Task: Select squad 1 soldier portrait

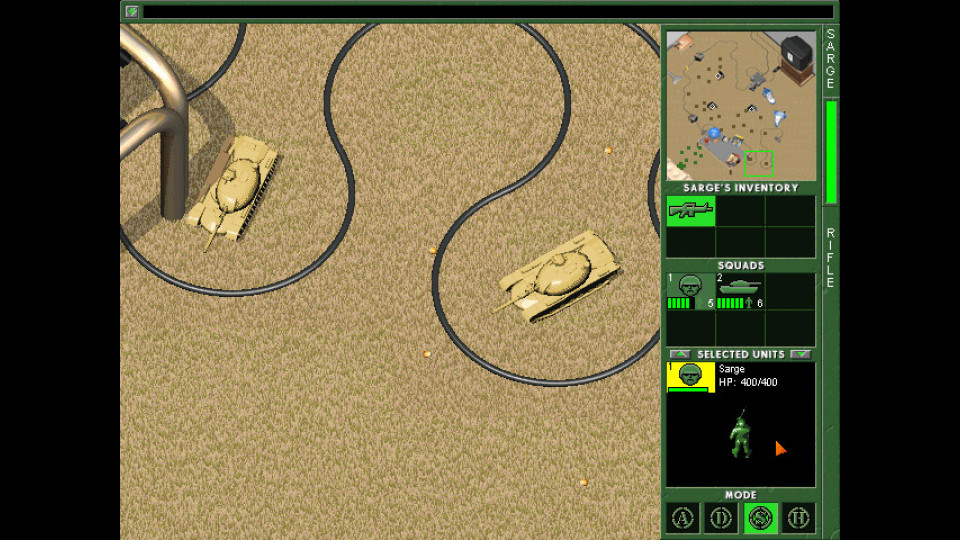Action: point(690,290)
